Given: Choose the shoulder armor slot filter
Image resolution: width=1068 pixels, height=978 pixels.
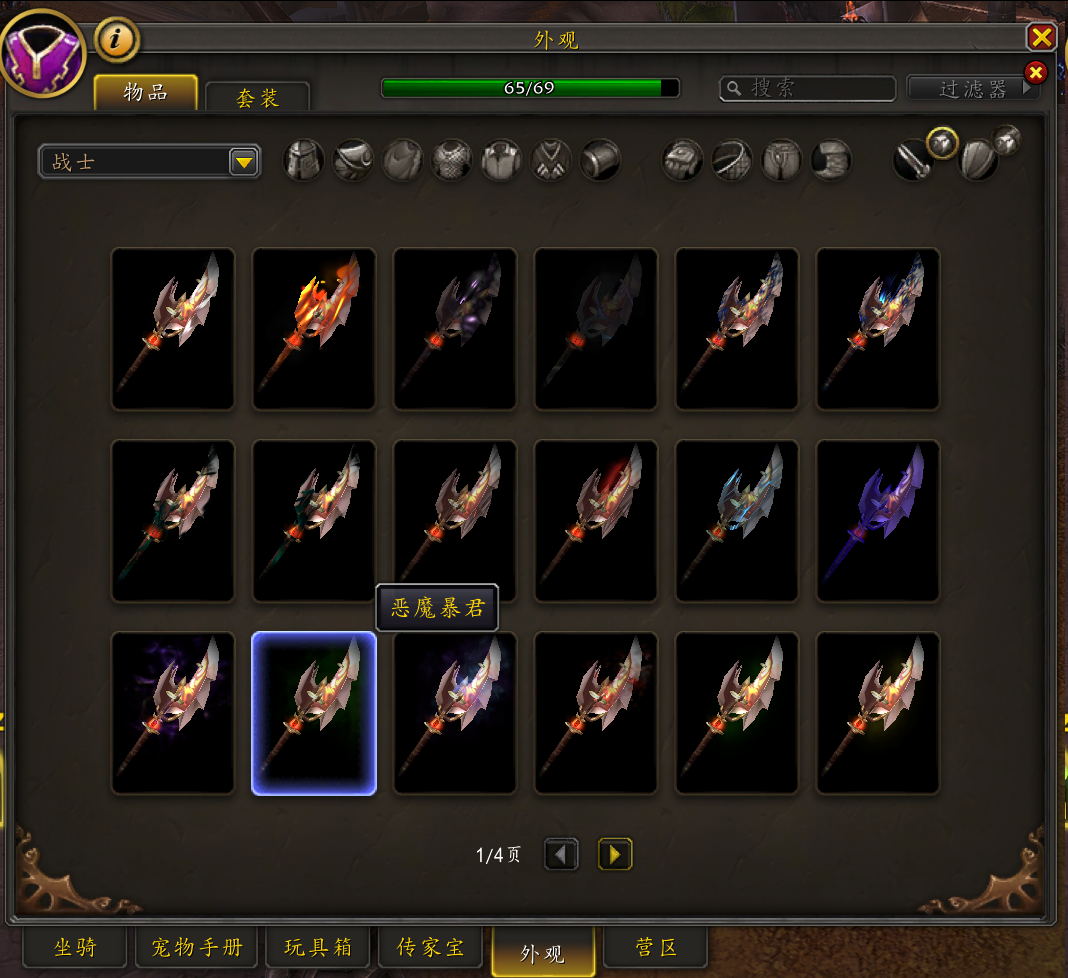Looking at the screenshot, I should [353, 160].
